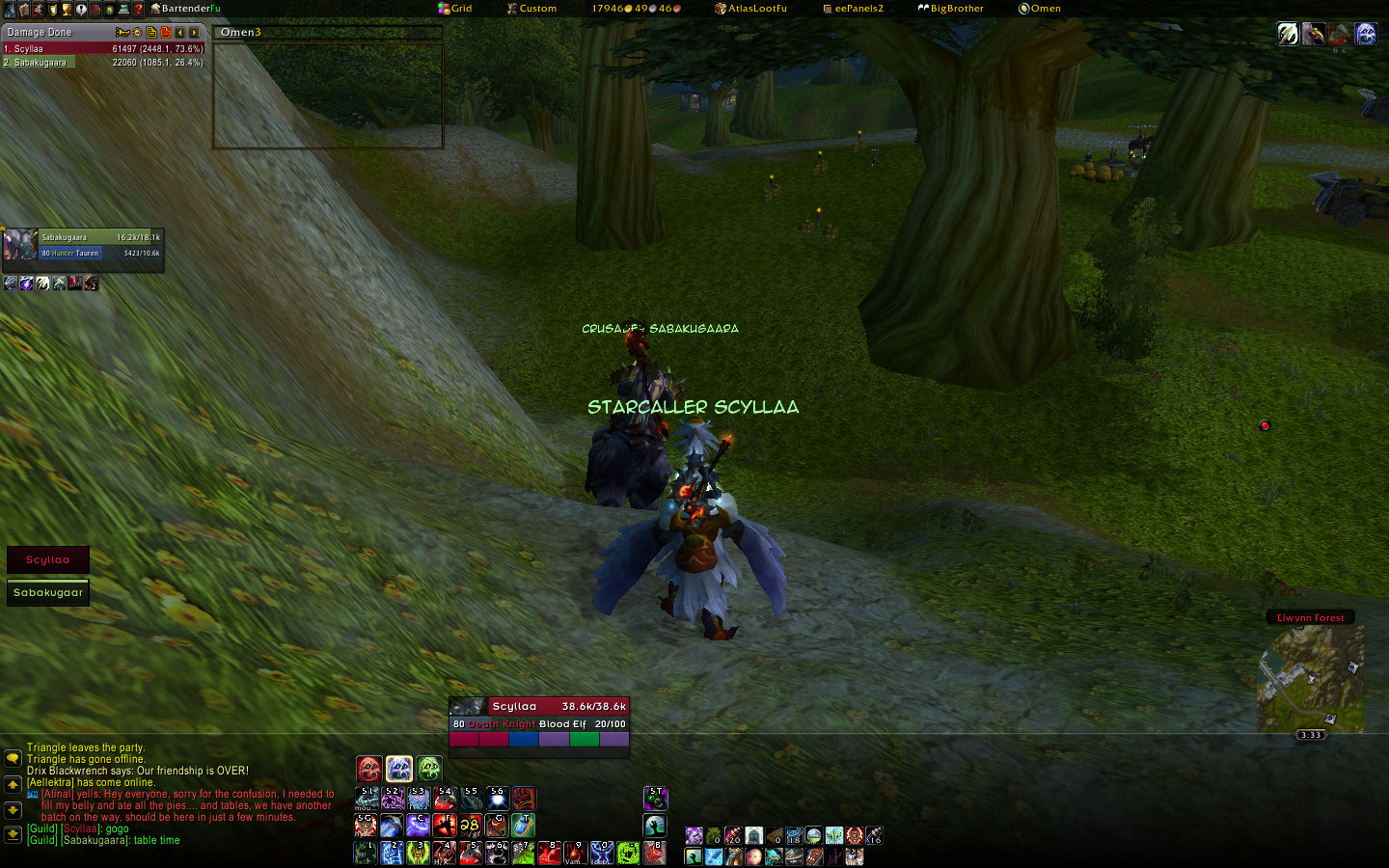Click the Sabakugaar raid frame button

[x=48, y=592]
